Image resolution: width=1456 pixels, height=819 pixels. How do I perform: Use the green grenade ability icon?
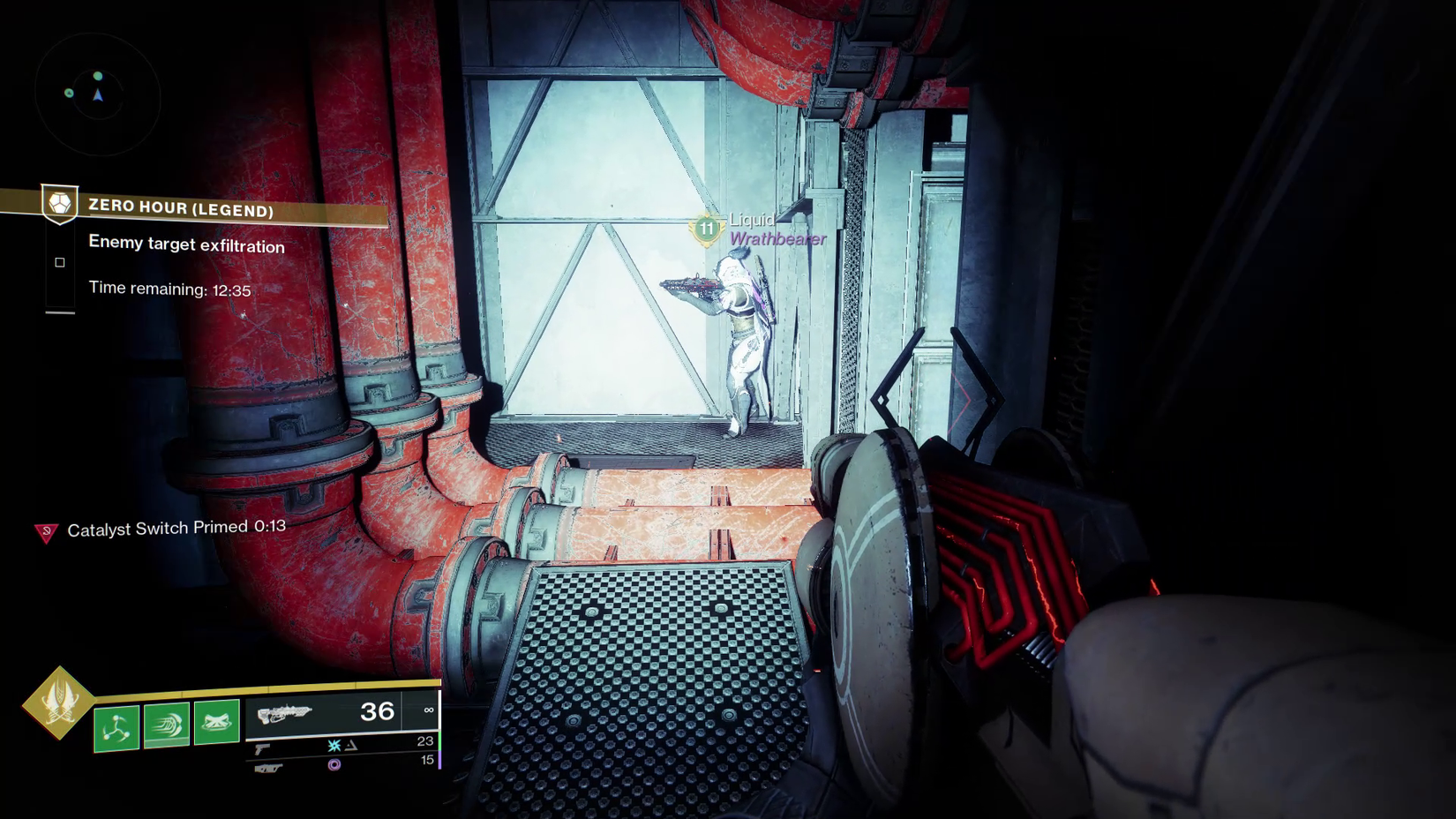click(116, 728)
